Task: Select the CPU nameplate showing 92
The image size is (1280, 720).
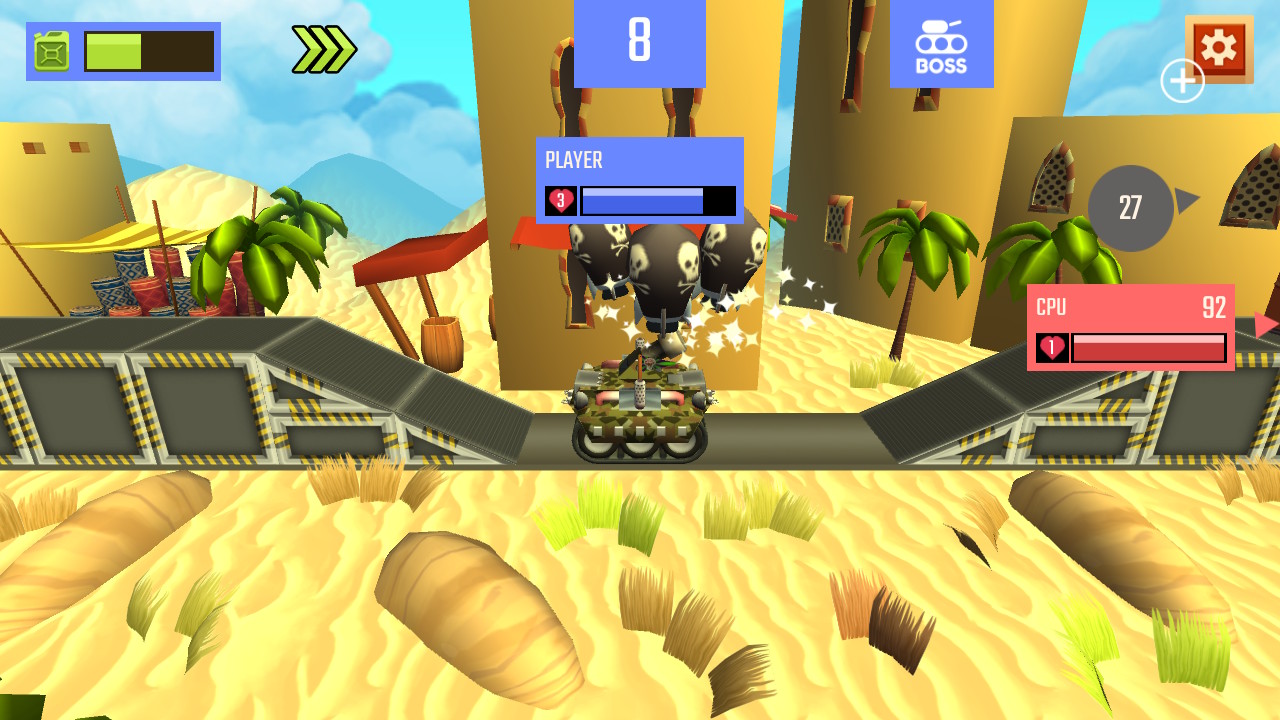Action: point(1130,308)
